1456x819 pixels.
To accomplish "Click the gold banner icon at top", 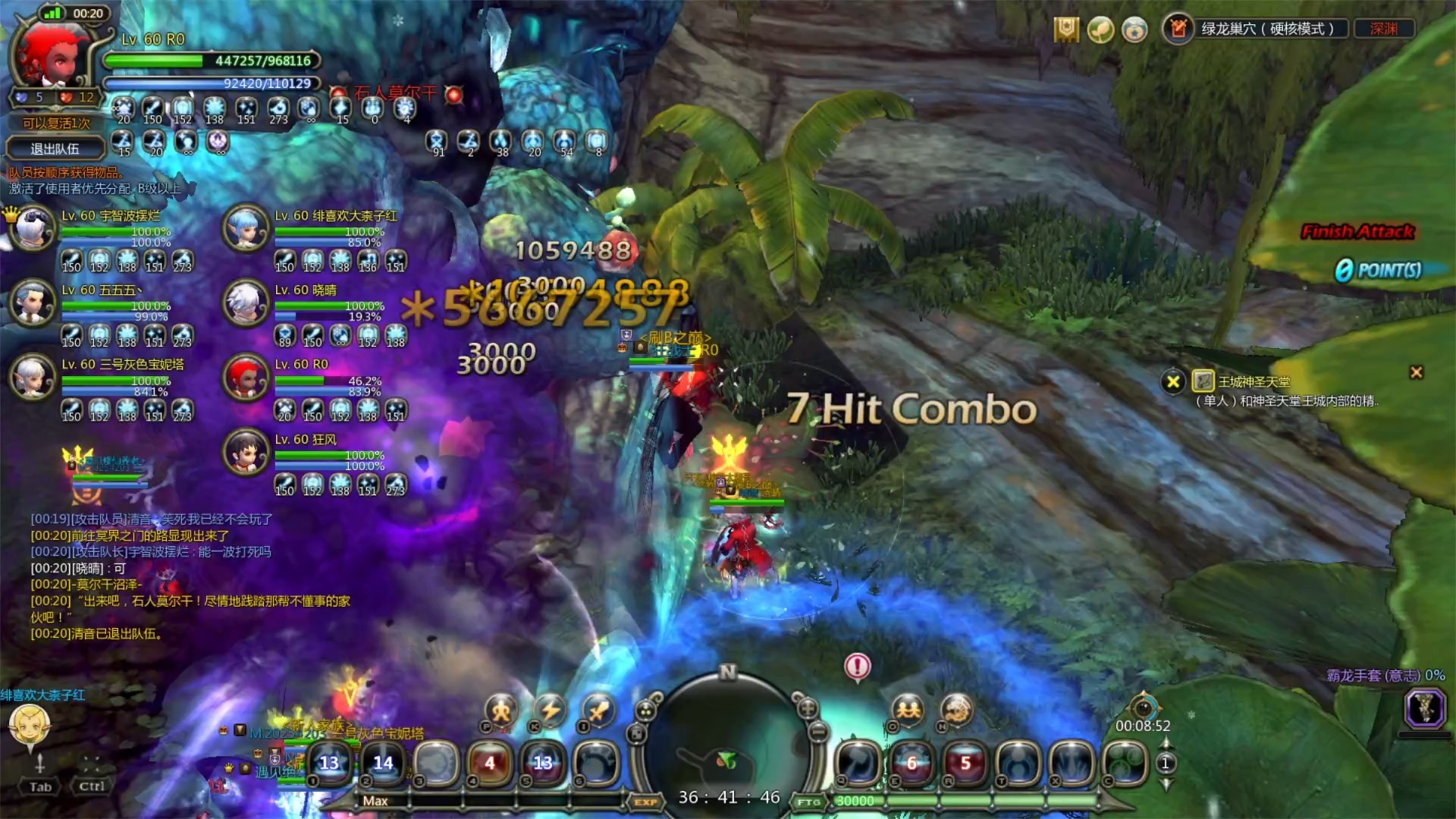I will click(1066, 30).
